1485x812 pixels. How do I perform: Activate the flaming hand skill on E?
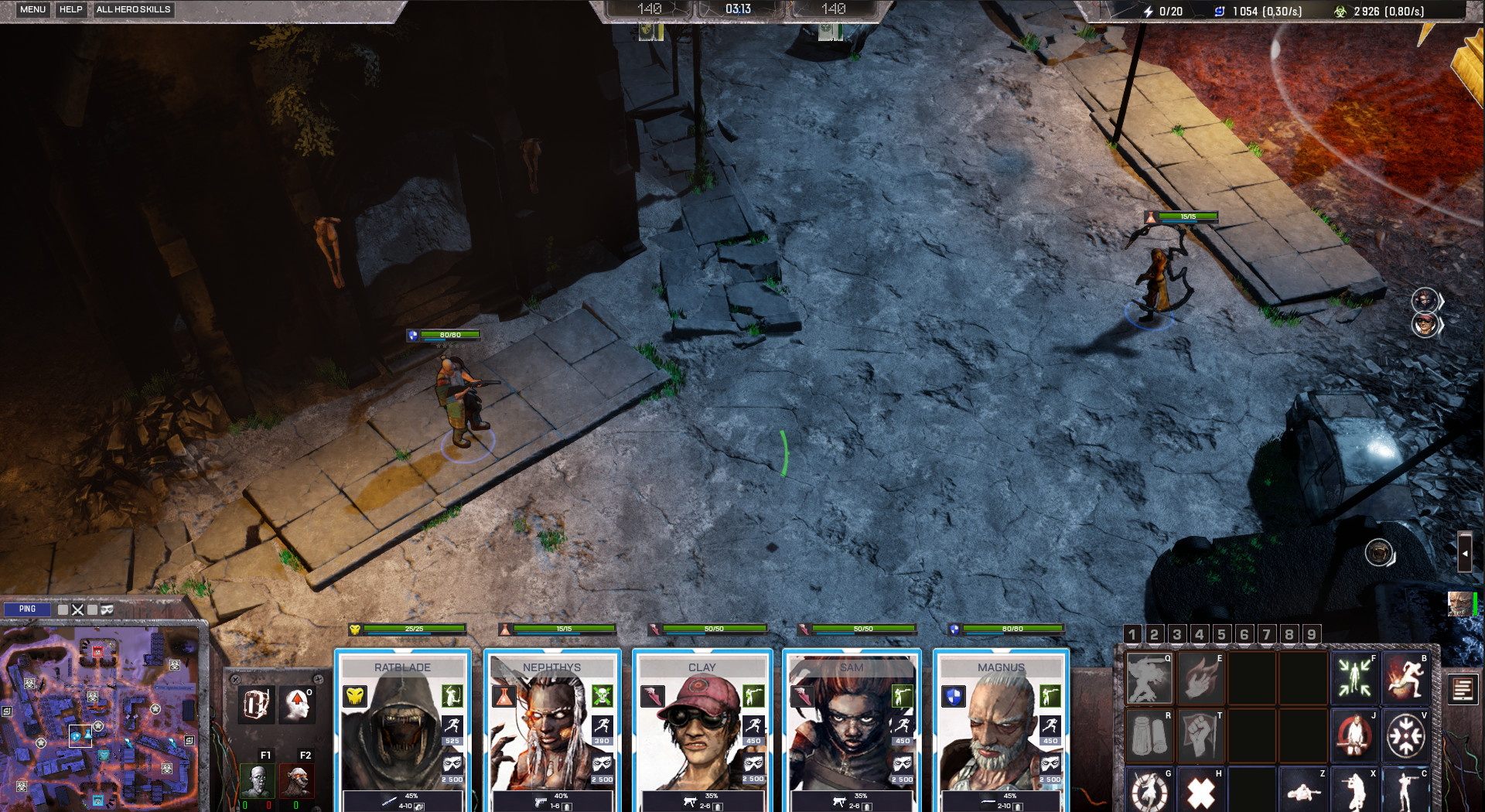click(1200, 679)
